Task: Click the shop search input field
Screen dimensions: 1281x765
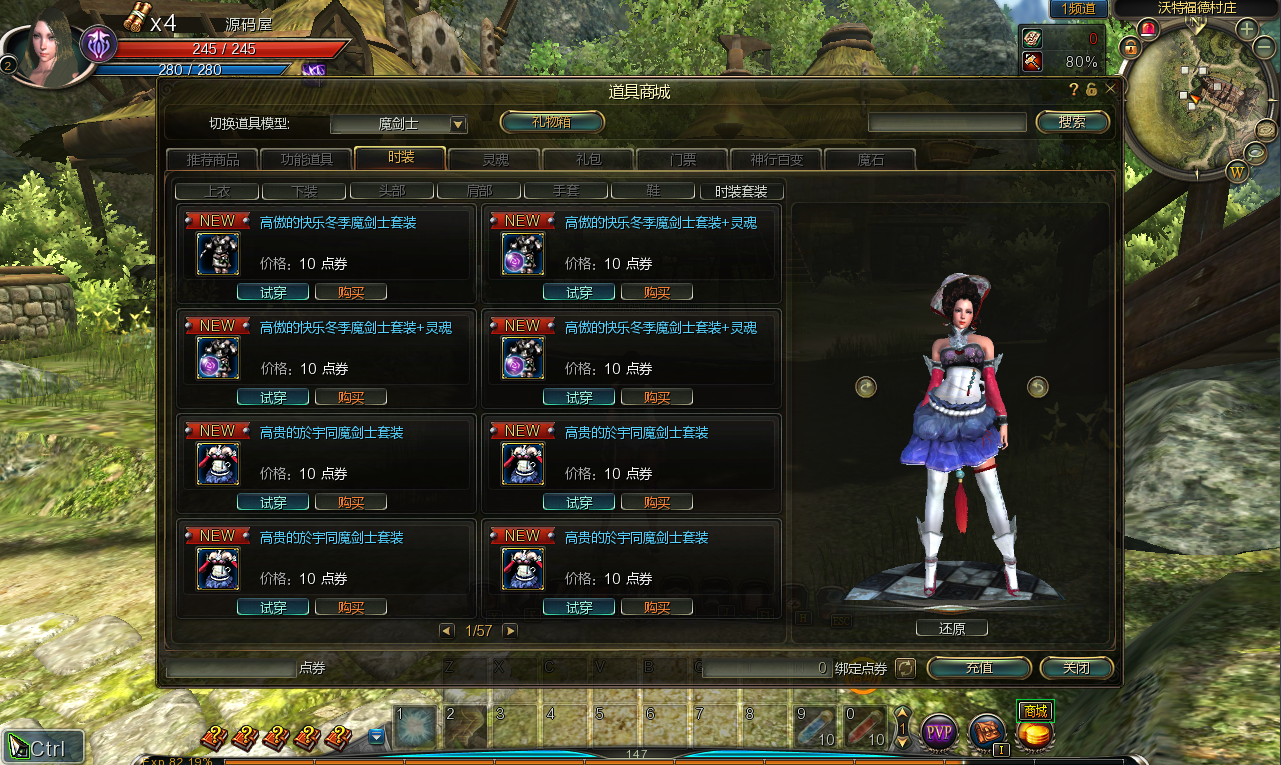Action: (947, 122)
